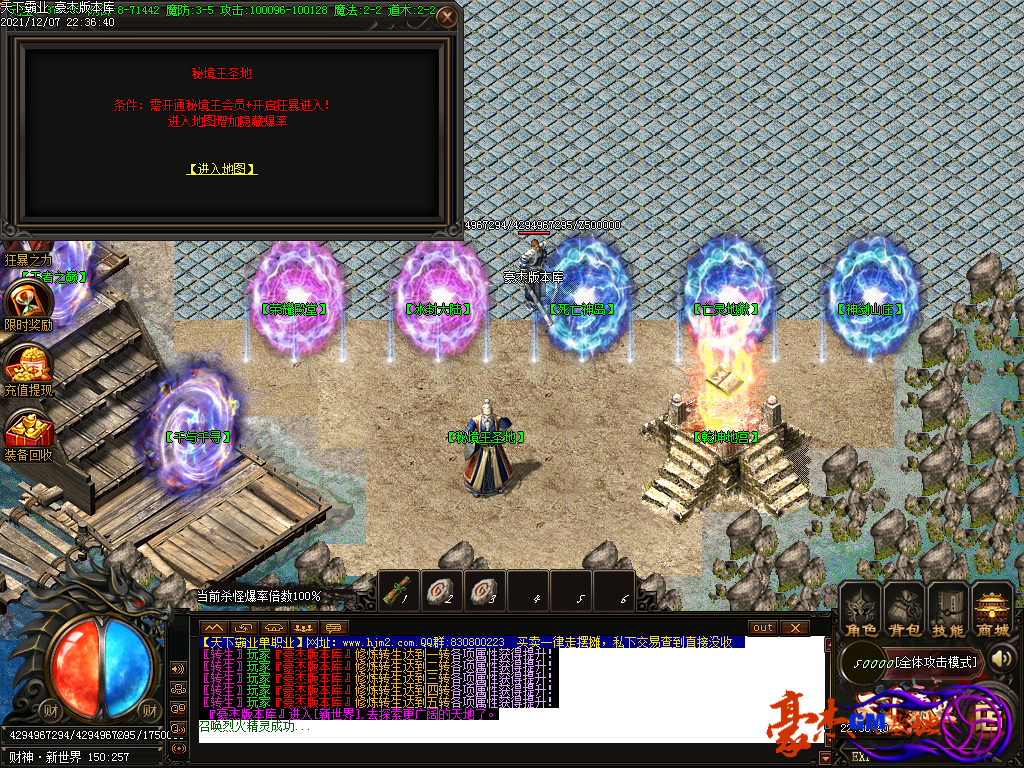Open the 装备回收 equipment recycle icon
This screenshot has height=768, width=1024.
pyautogui.click(x=27, y=431)
